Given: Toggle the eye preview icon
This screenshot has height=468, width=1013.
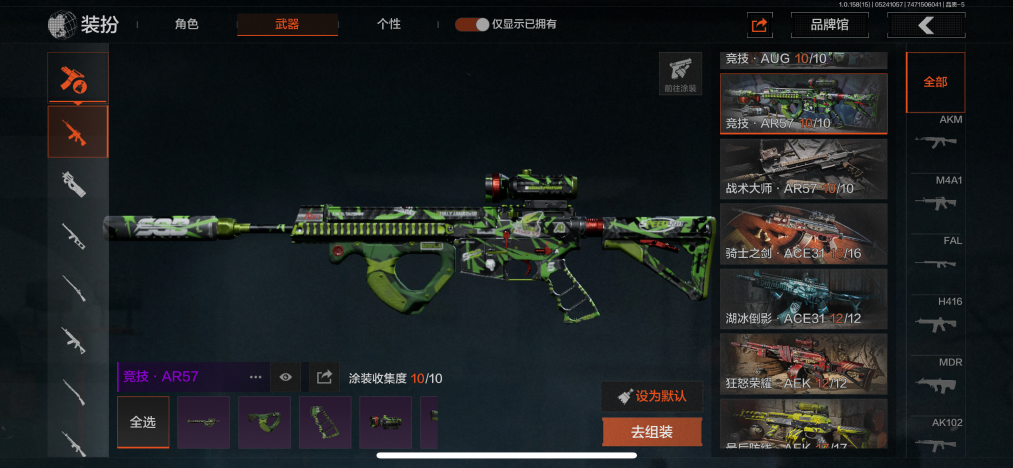Looking at the screenshot, I should 286,377.
